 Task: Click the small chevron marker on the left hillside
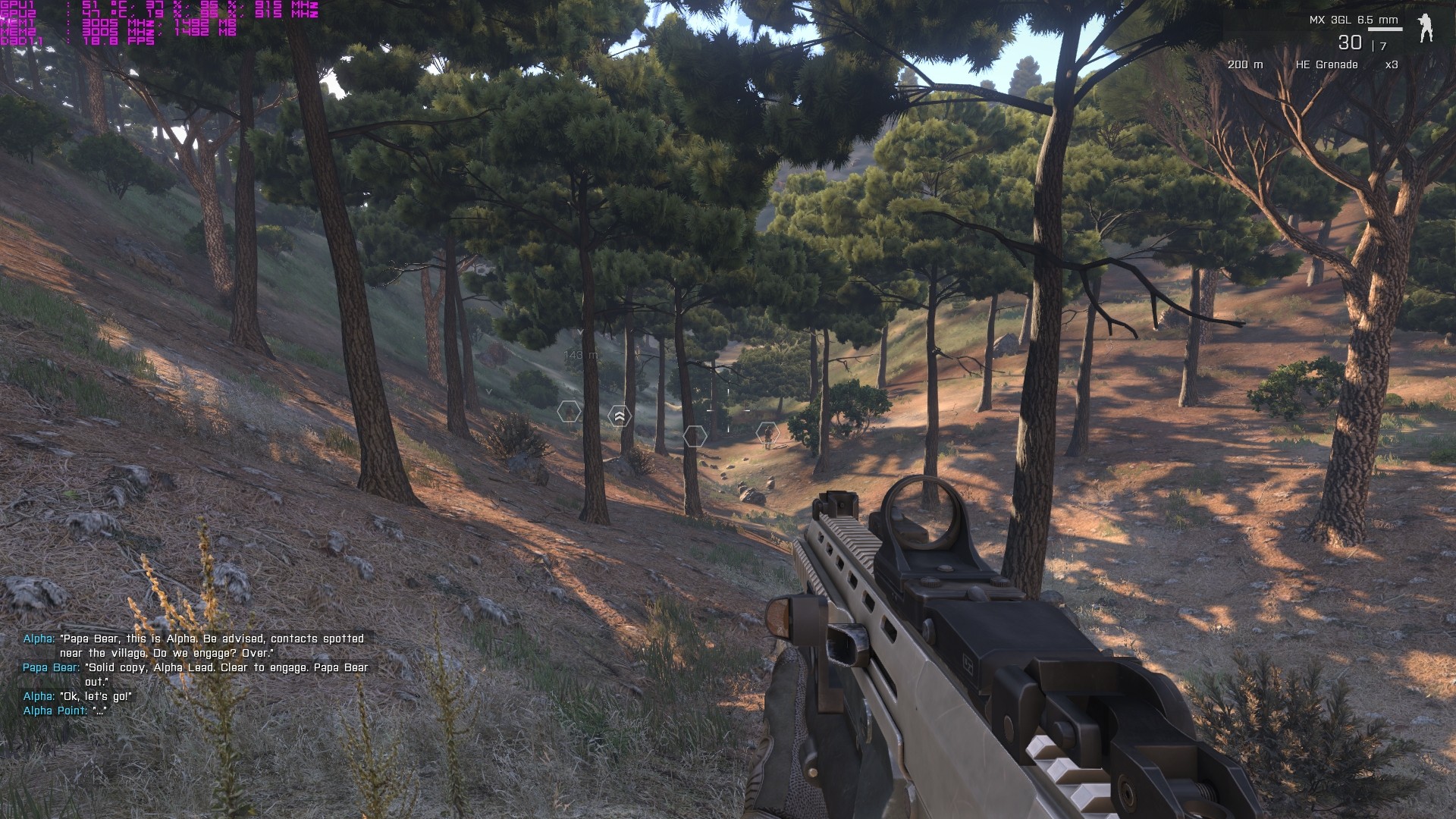pos(488,391)
